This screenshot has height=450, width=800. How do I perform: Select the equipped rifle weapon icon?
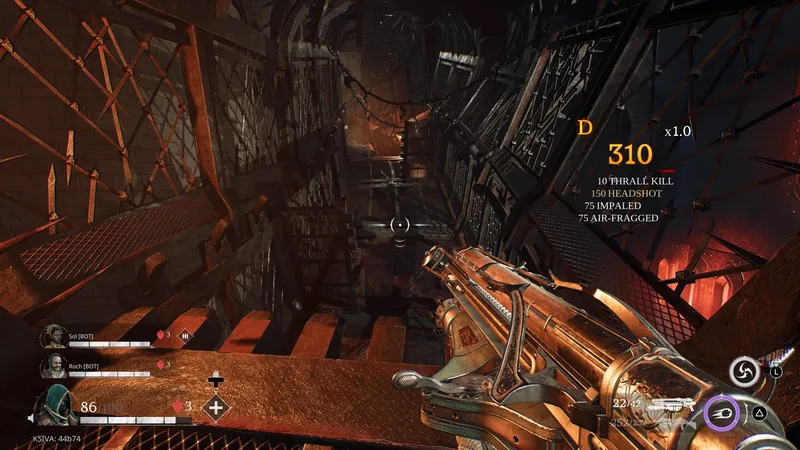tap(673, 406)
